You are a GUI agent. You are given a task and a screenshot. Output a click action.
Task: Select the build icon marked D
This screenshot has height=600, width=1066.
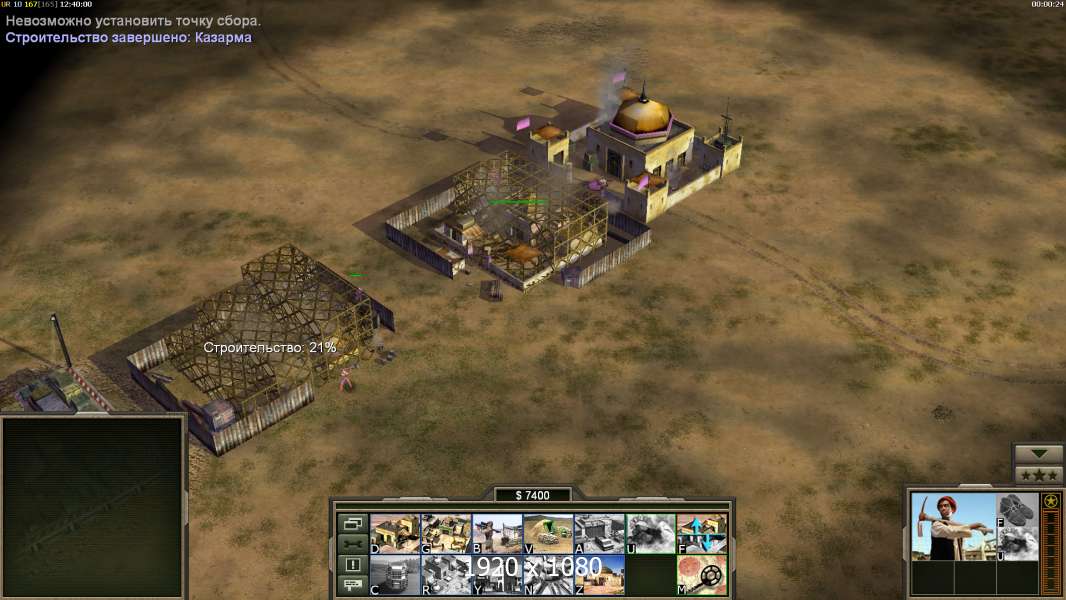(395, 534)
